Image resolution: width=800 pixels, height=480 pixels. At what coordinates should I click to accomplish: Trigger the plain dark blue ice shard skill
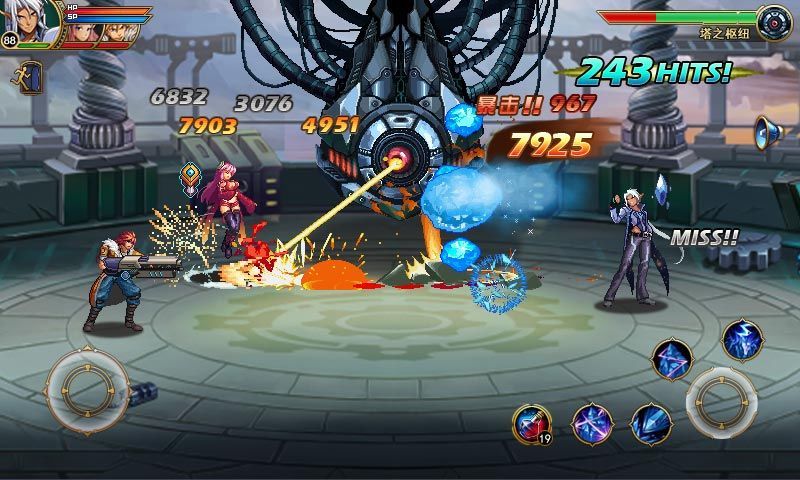click(x=651, y=423)
